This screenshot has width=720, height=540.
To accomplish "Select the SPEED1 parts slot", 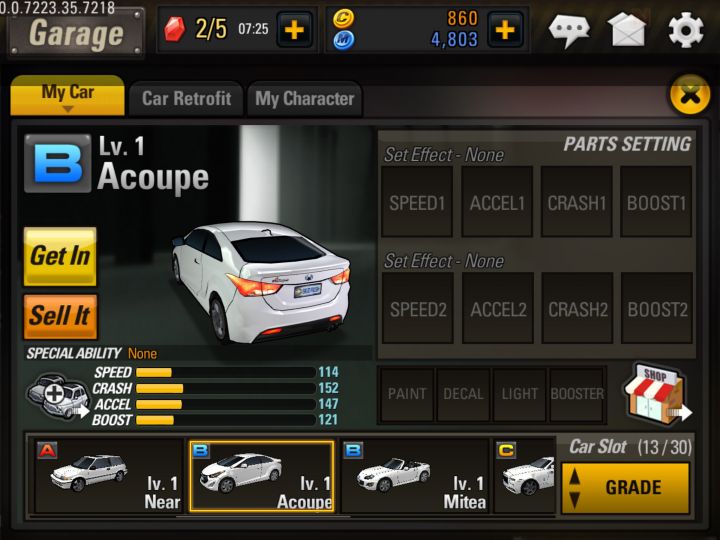I will coord(417,202).
